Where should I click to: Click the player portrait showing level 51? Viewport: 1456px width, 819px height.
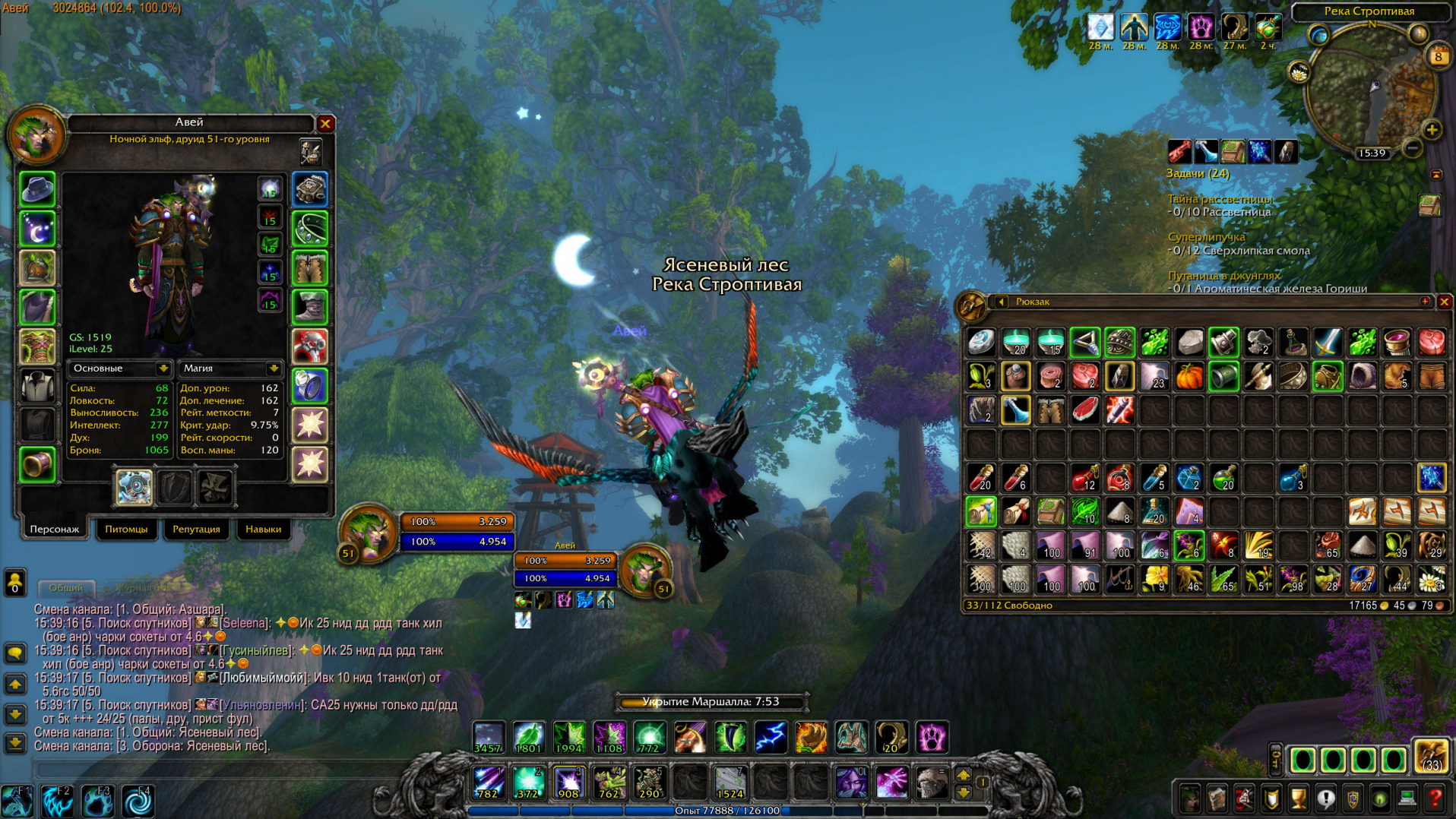click(x=368, y=531)
